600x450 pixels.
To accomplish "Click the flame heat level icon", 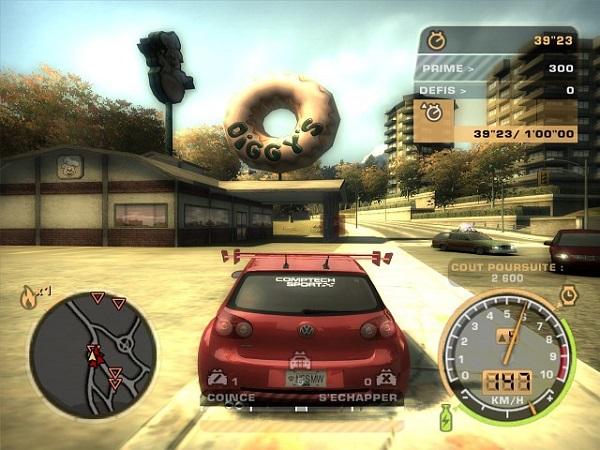I will point(29,297).
